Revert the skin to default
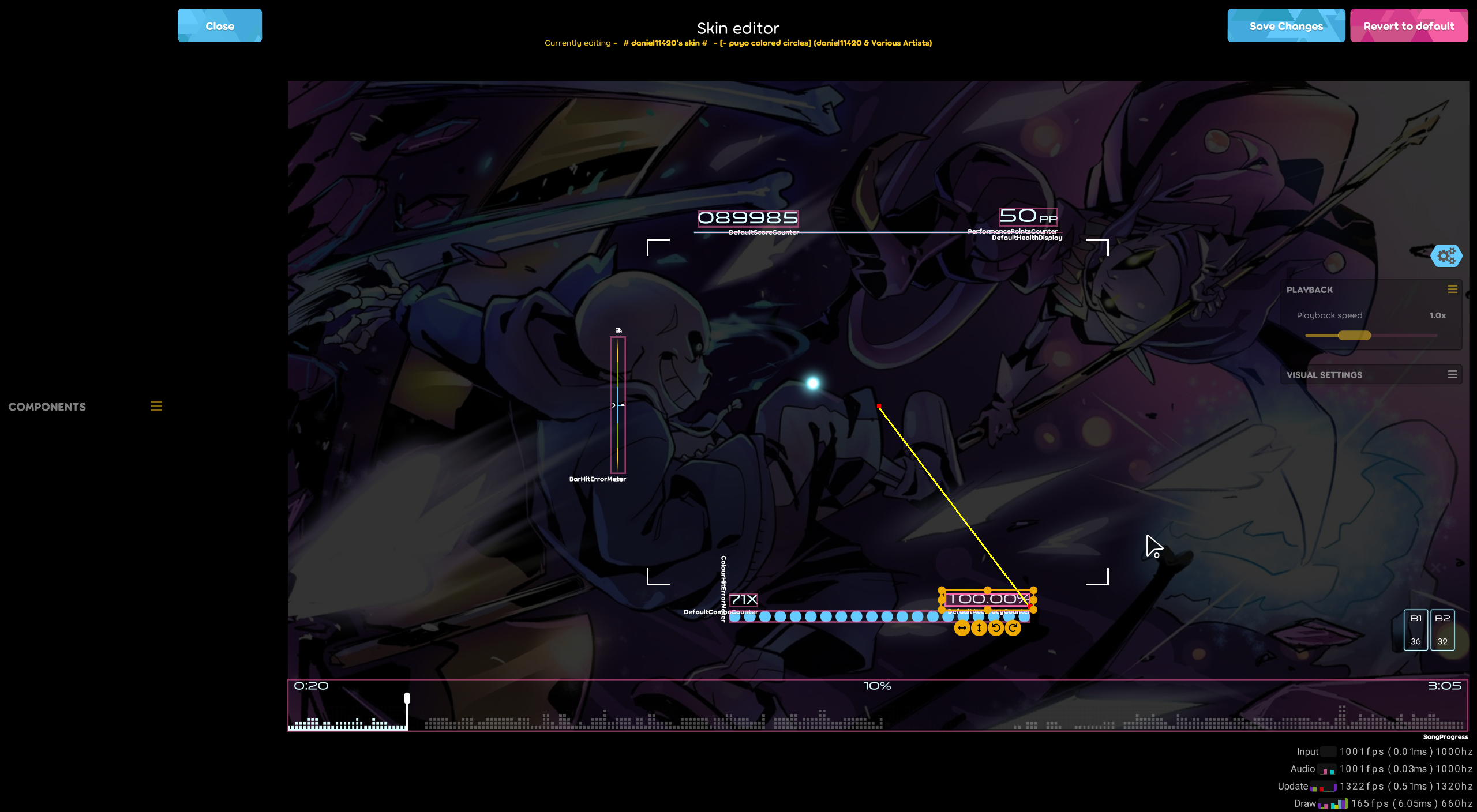The image size is (1477, 812). (1408, 25)
